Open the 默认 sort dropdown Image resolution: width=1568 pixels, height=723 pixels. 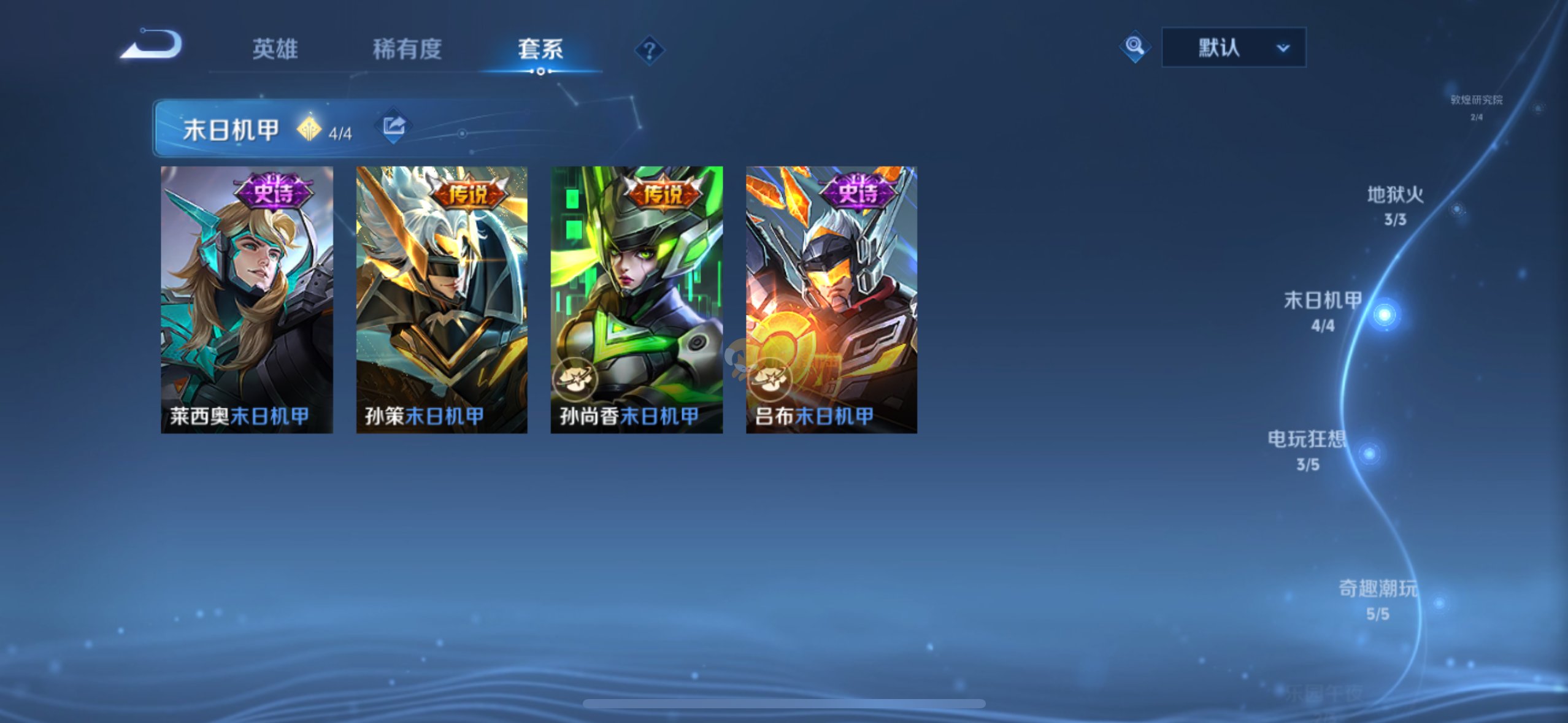[x=1234, y=47]
